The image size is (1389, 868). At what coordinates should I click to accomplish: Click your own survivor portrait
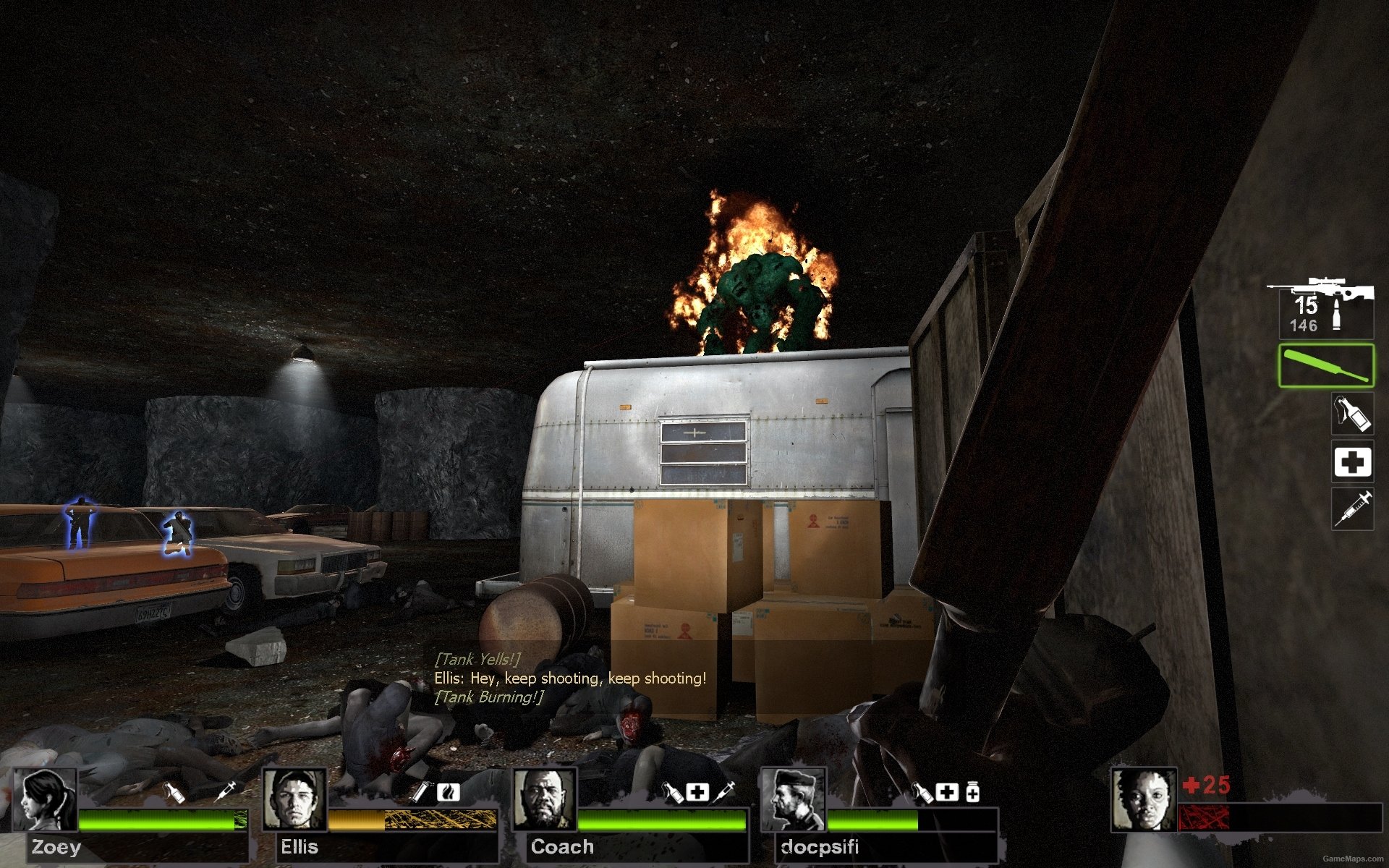point(1143,800)
